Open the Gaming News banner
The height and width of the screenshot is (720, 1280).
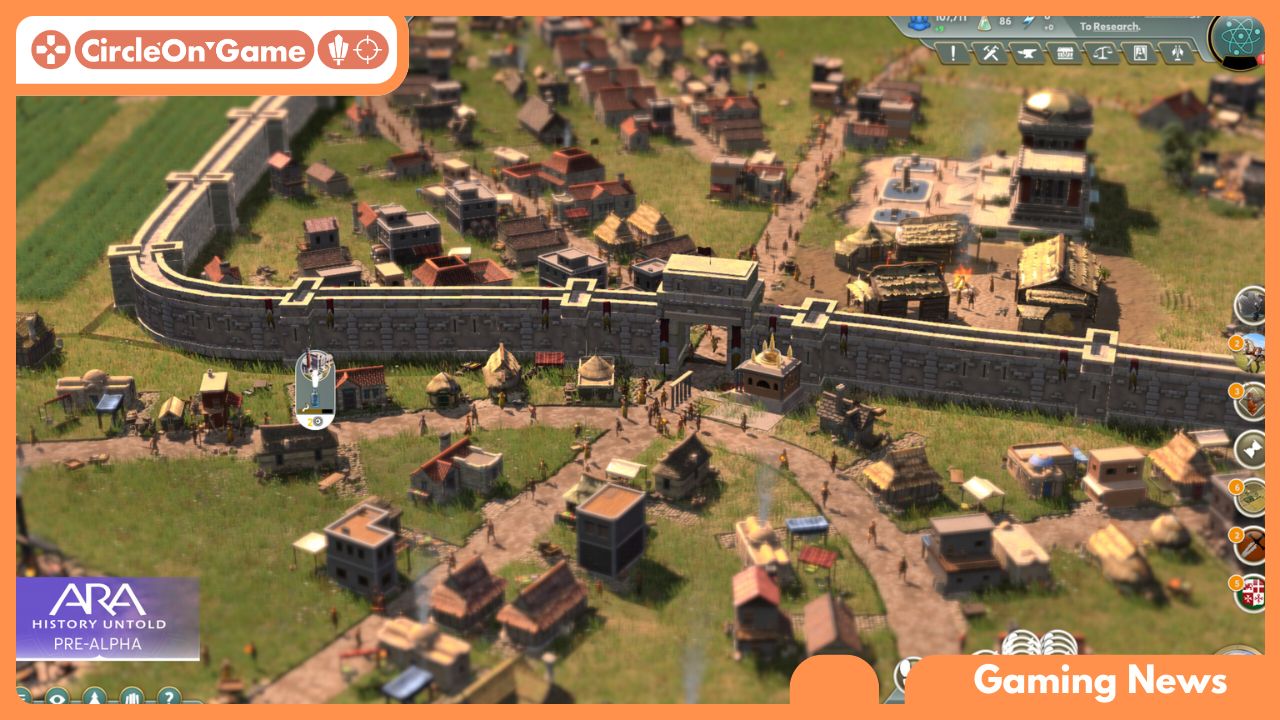pos(1100,683)
